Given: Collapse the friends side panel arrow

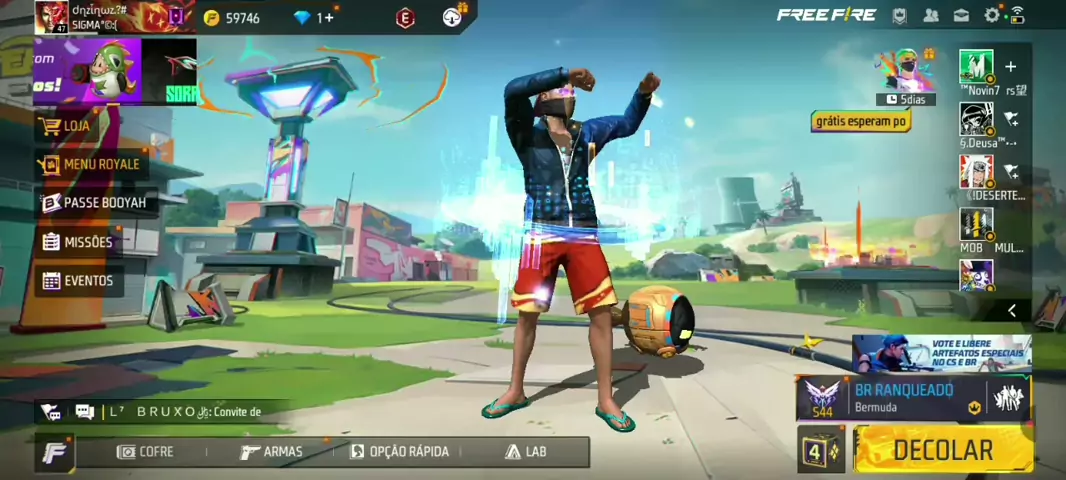Looking at the screenshot, I should (1012, 311).
